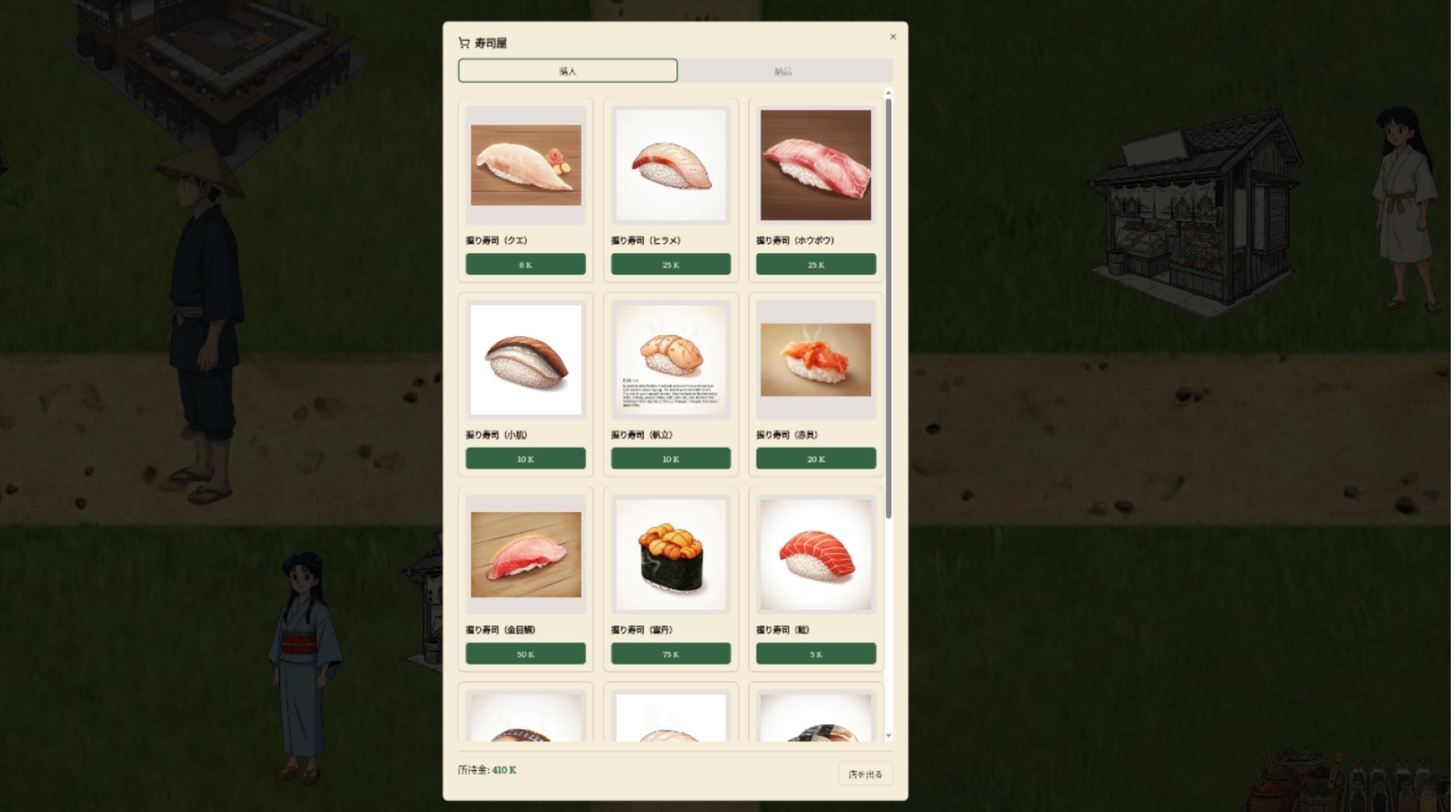Image resolution: width=1456 pixels, height=812 pixels.
Task: Click the item list scrollbar
Action: (x=887, y=291)
